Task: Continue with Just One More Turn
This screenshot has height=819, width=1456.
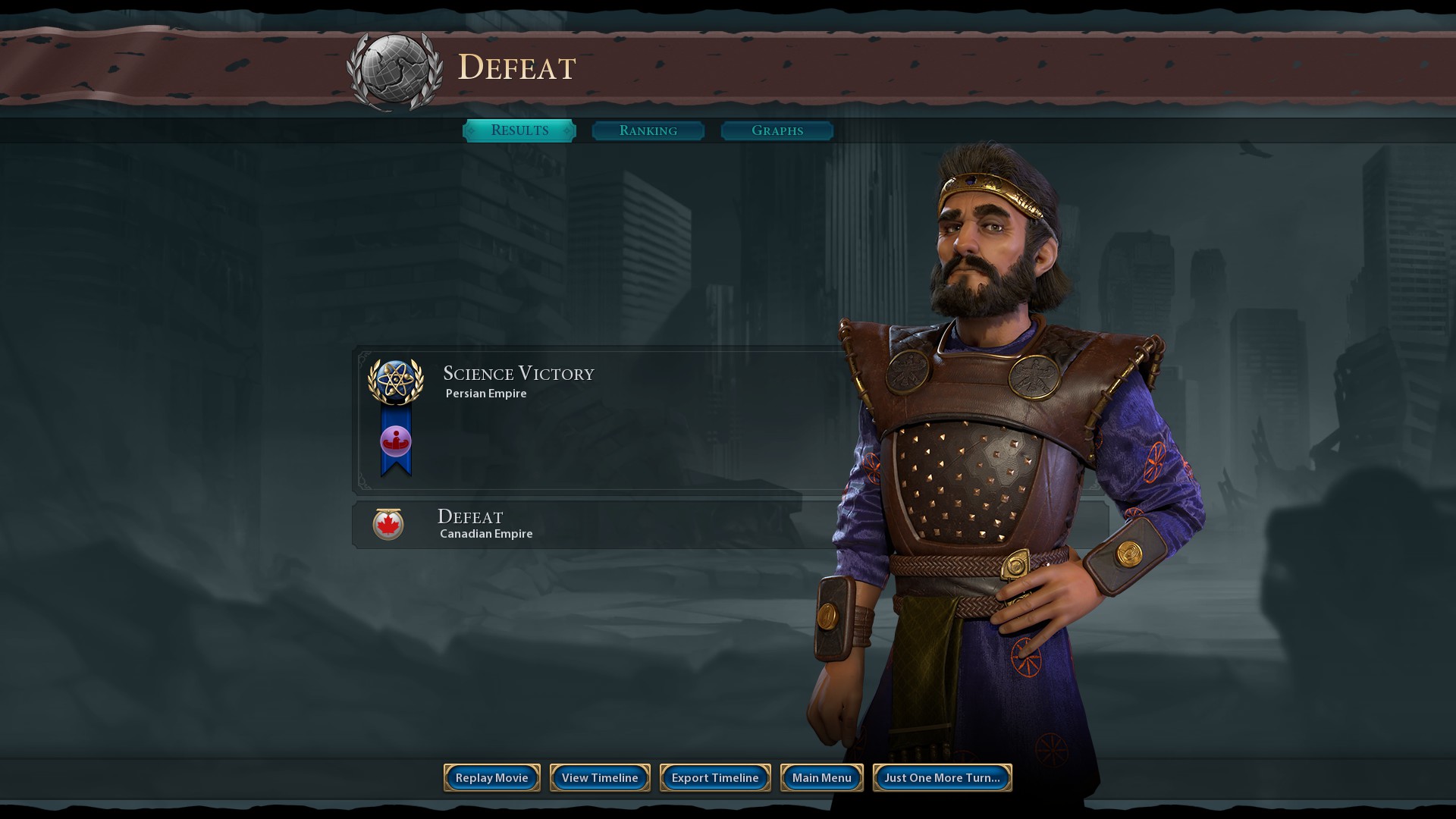Action: (x=942, y=777)
